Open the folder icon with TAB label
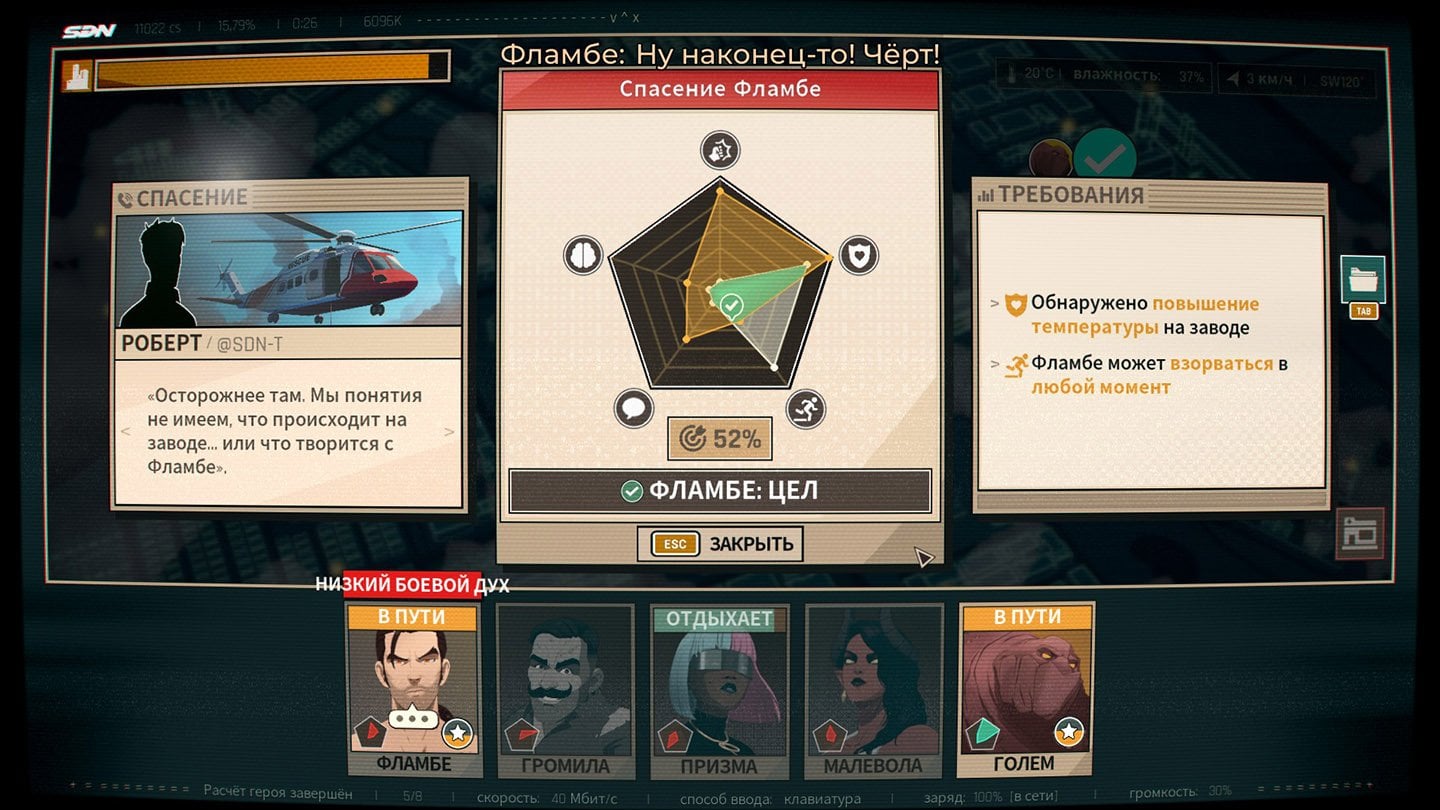The image size is (1440, 810). tap(1362, 281)
